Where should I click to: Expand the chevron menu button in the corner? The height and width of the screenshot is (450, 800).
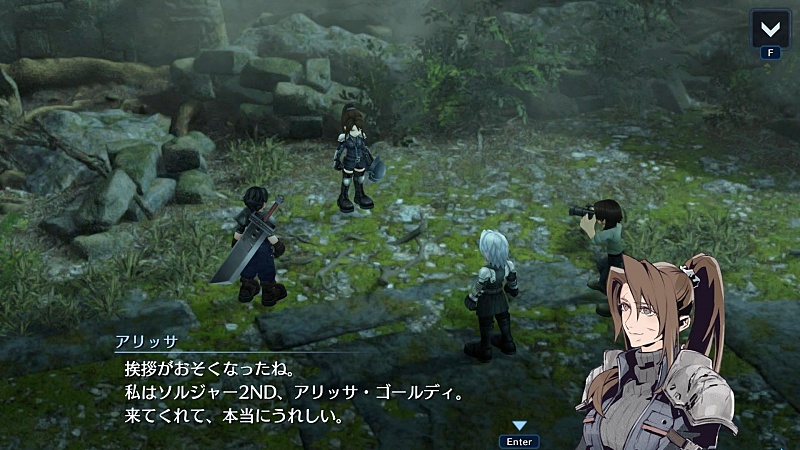pos(769,28)
